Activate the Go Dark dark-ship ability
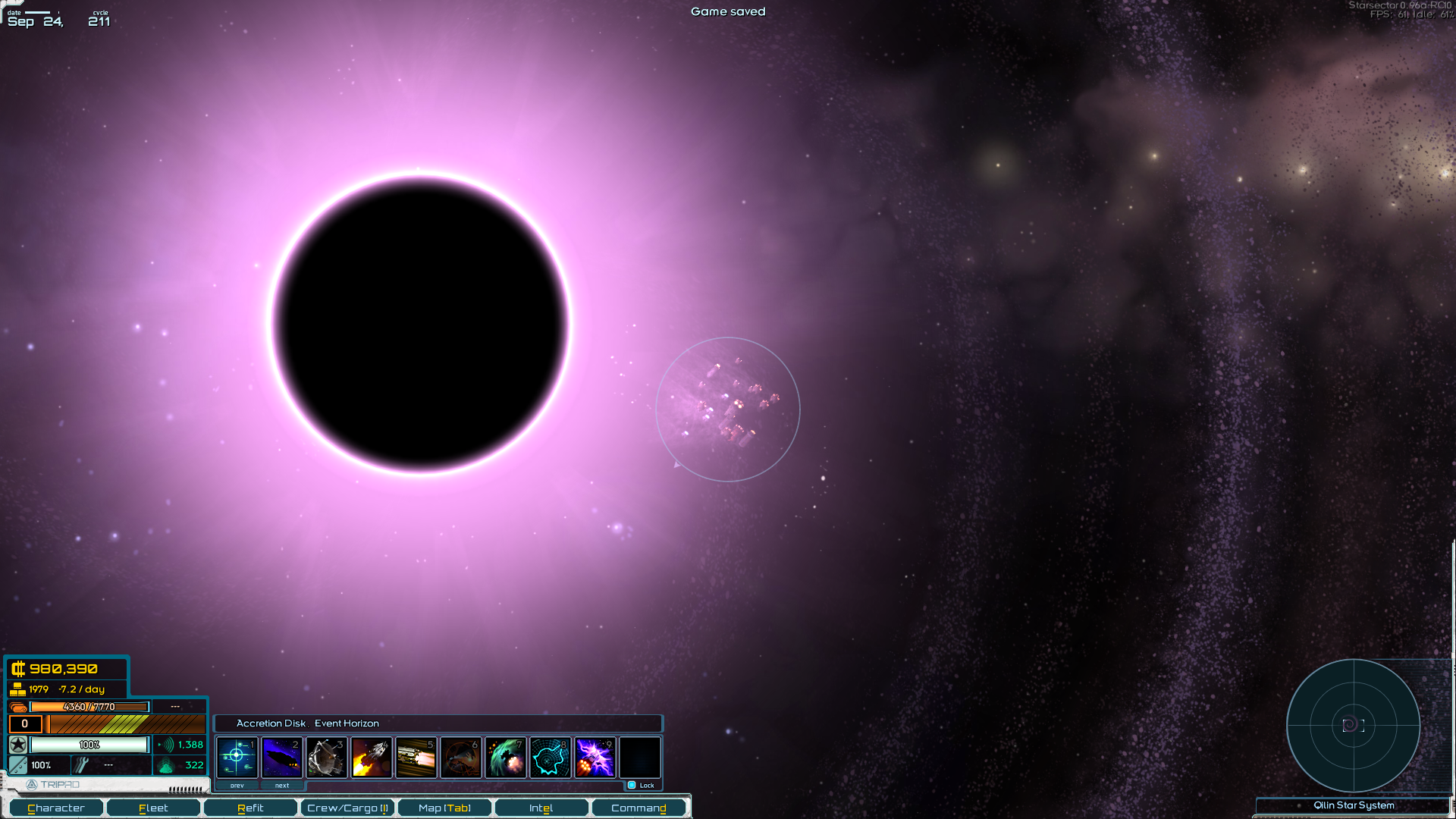The image size is (1456, 819). tap(281, 757)
